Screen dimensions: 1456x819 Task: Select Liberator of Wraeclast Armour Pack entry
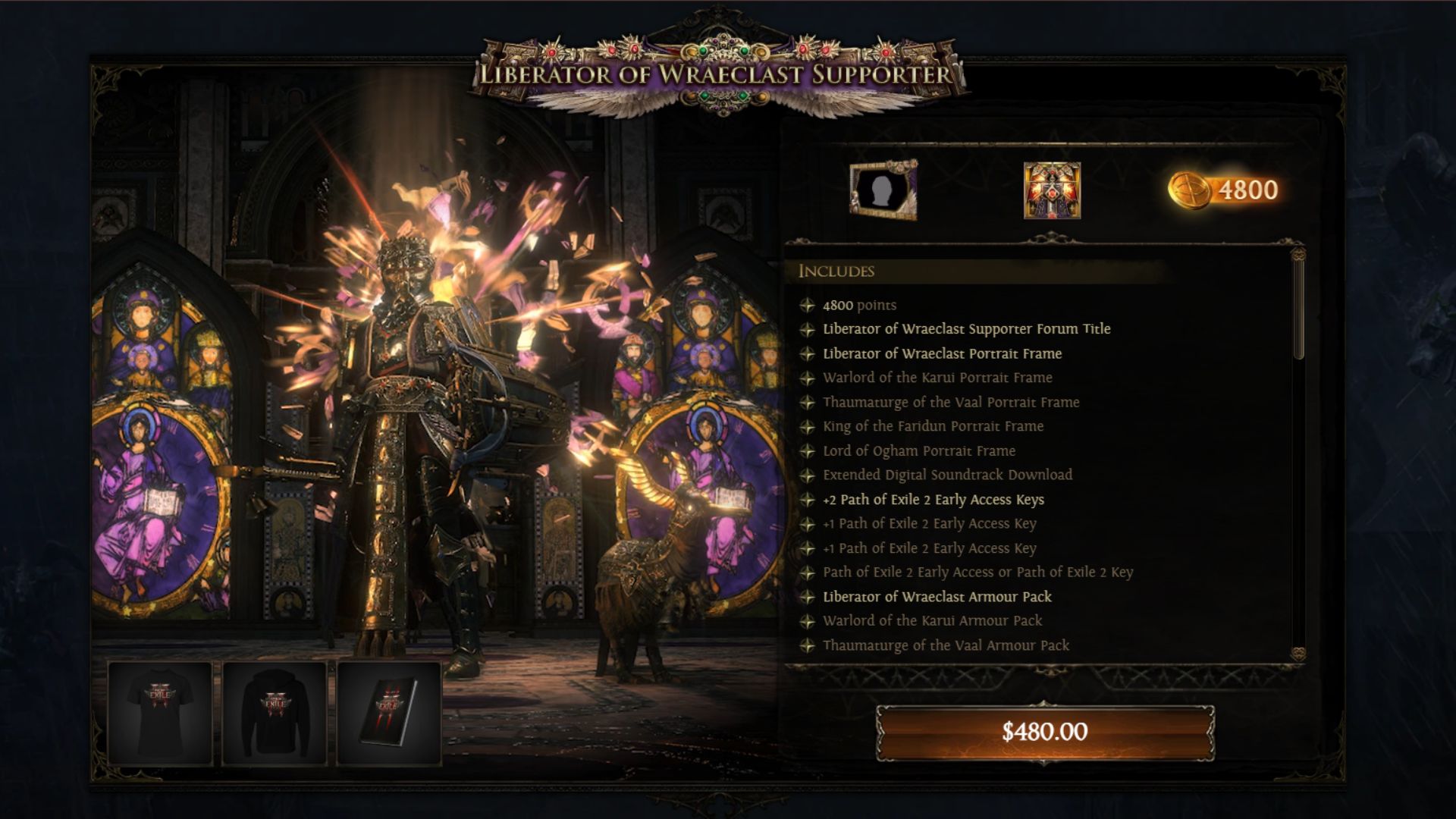pos(937,597)
